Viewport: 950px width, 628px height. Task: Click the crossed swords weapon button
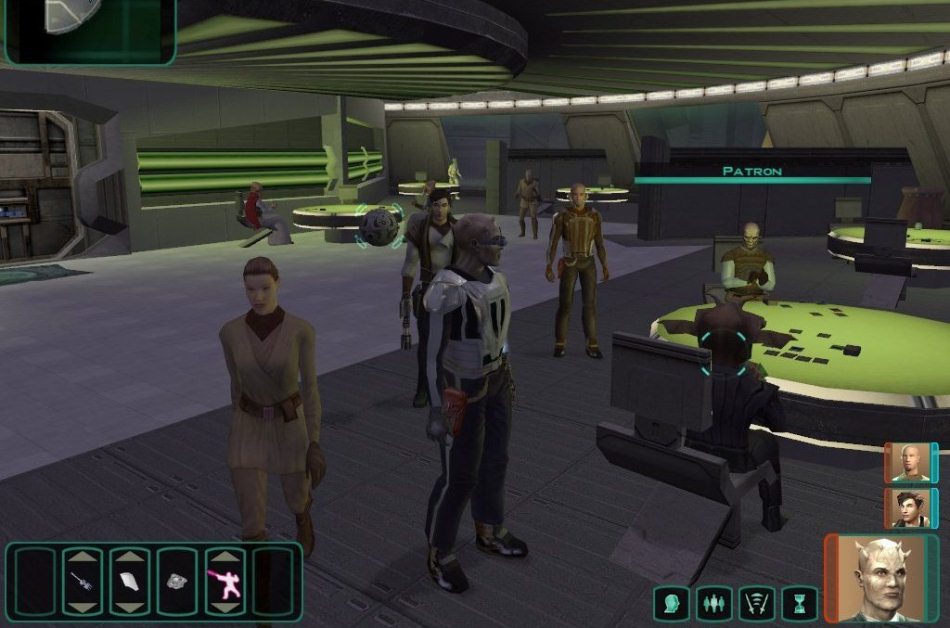pos(757,603)
